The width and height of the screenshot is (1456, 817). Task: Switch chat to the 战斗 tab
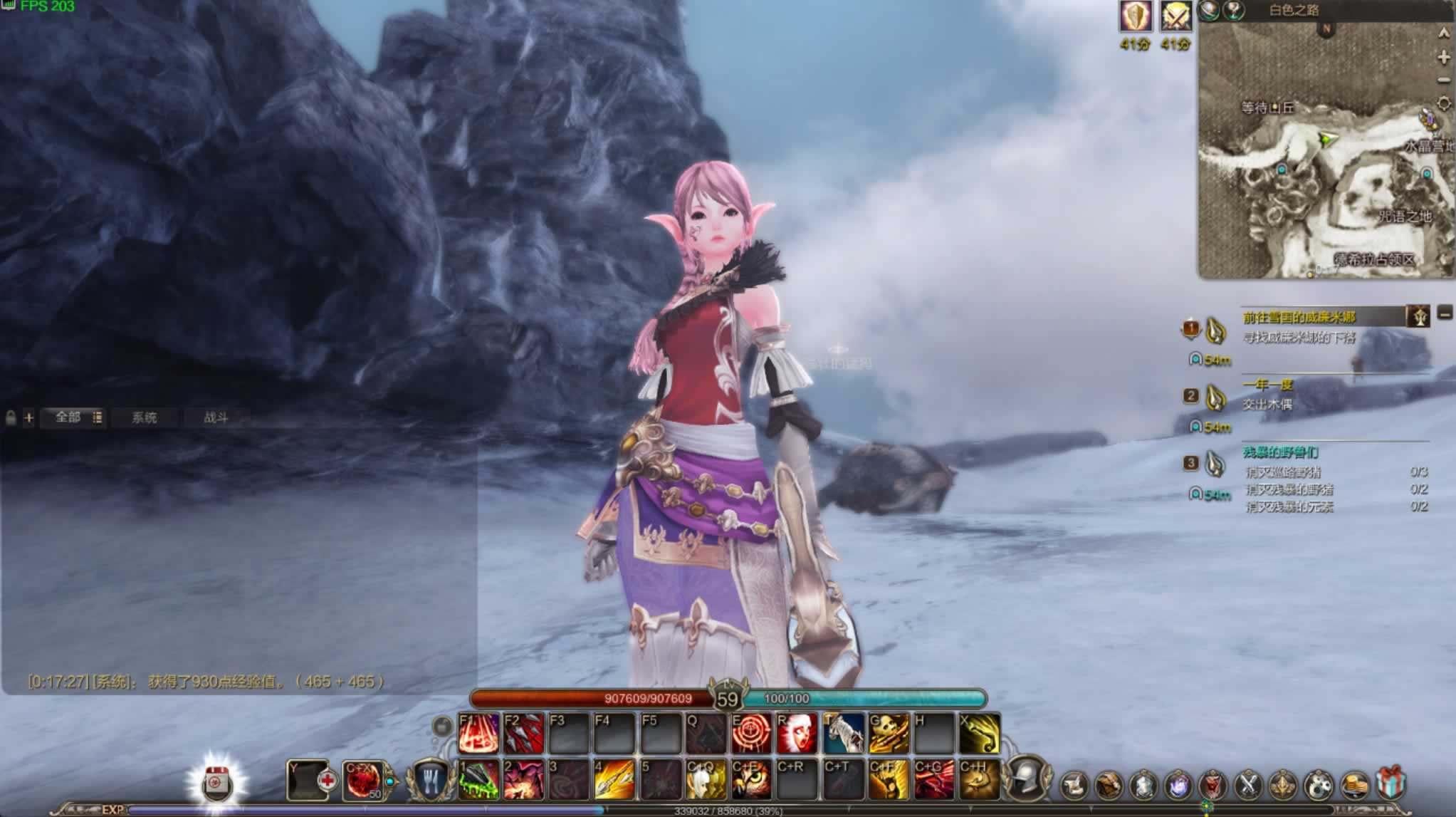(216, 417)
